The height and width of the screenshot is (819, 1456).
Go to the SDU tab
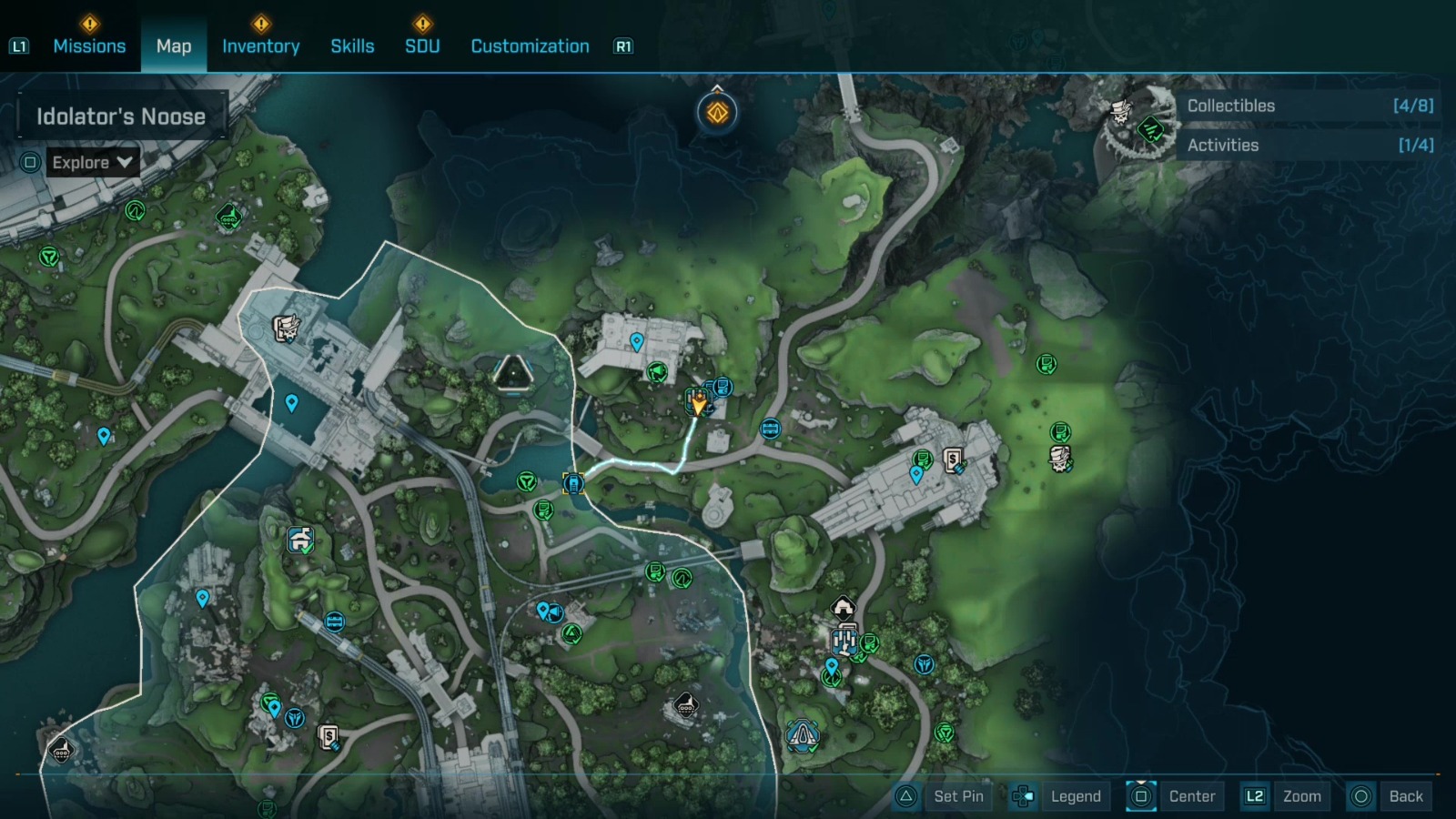point(422,46)
